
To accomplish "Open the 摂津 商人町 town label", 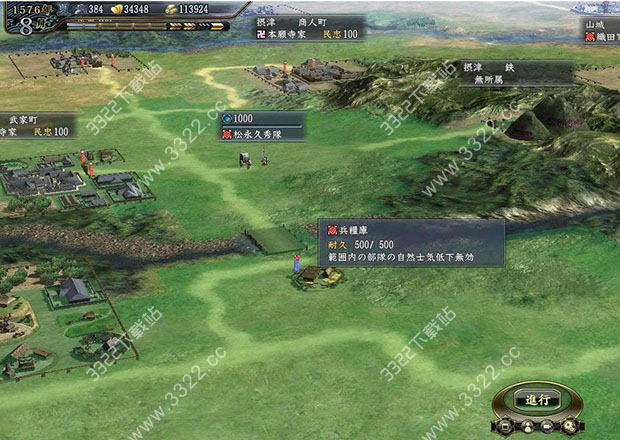I will (309, 26).
